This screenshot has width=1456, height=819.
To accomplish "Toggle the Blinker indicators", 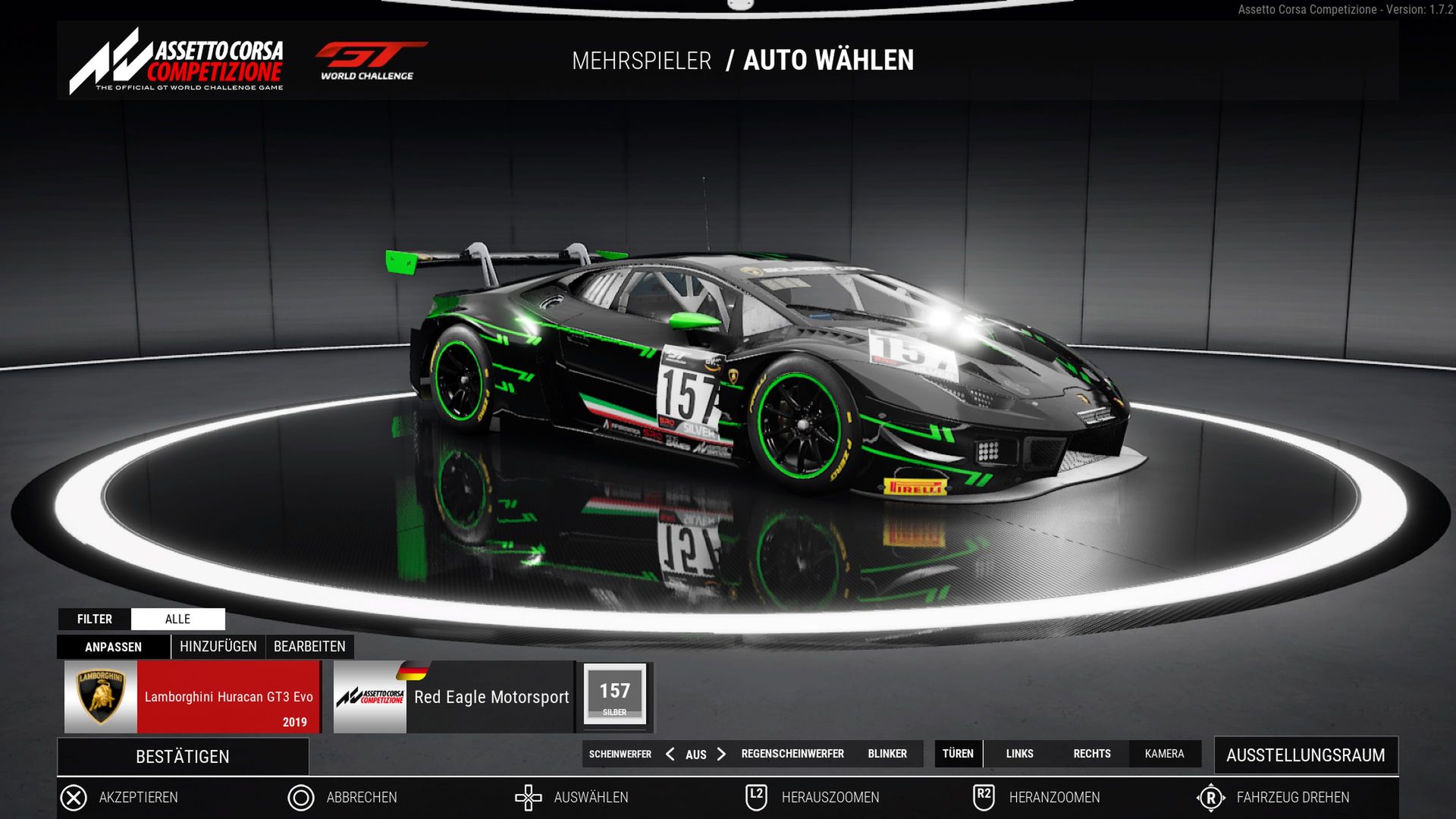I will (x=887, y=754).
